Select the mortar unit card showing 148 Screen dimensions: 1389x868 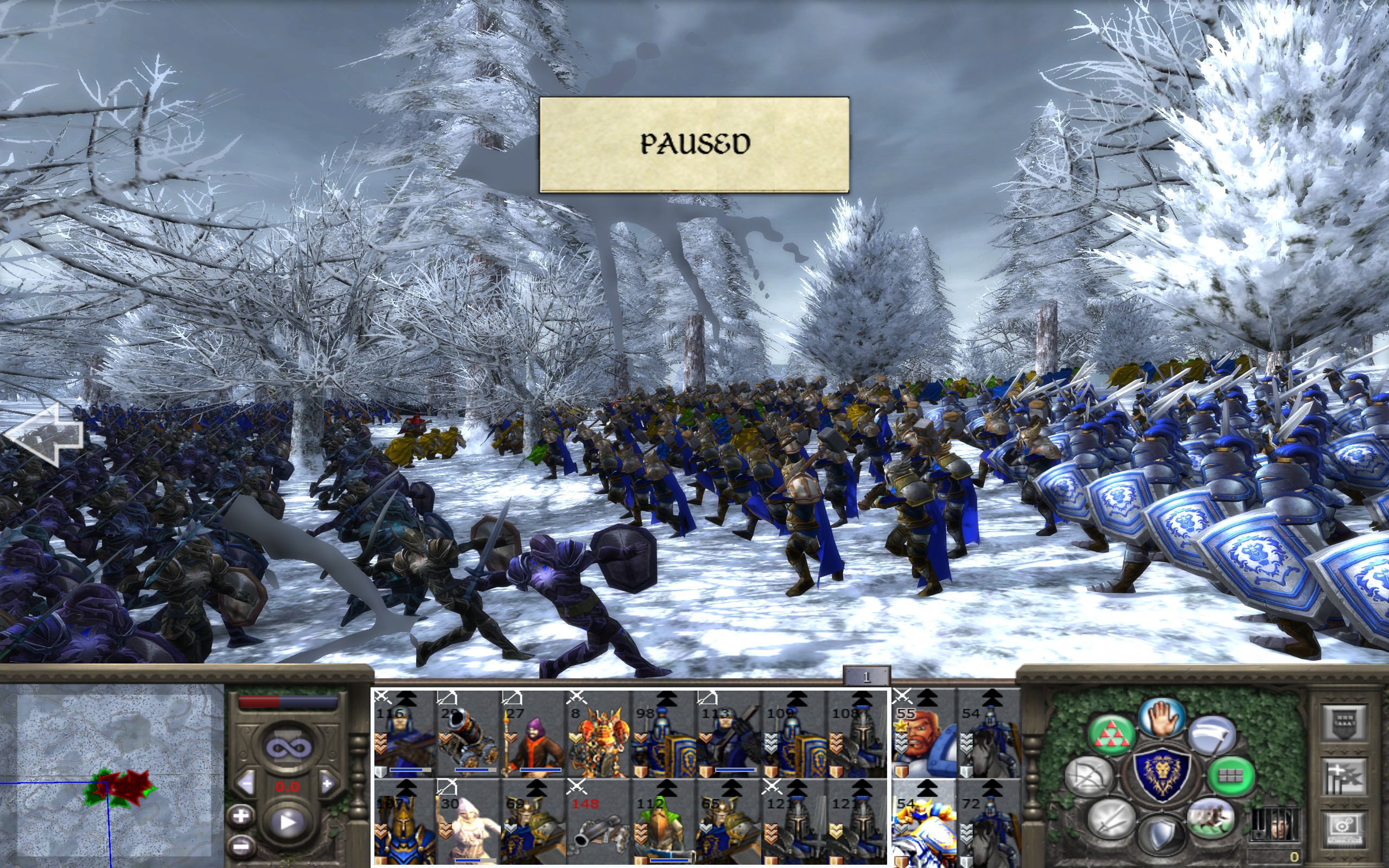pyautogui.click(x=597, y=822)
